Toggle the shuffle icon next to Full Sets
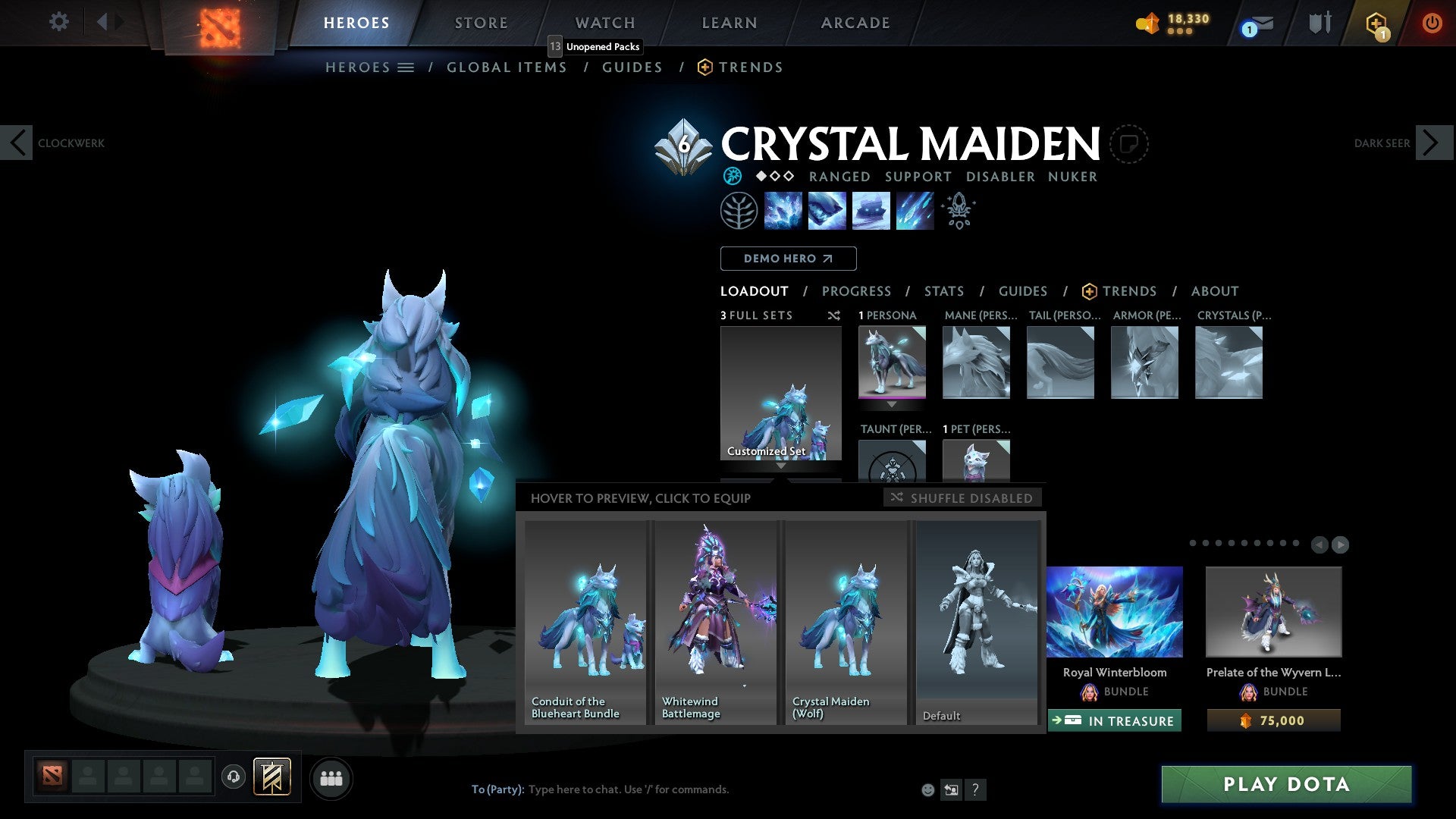1456x819 pixels. pos(834,315)
